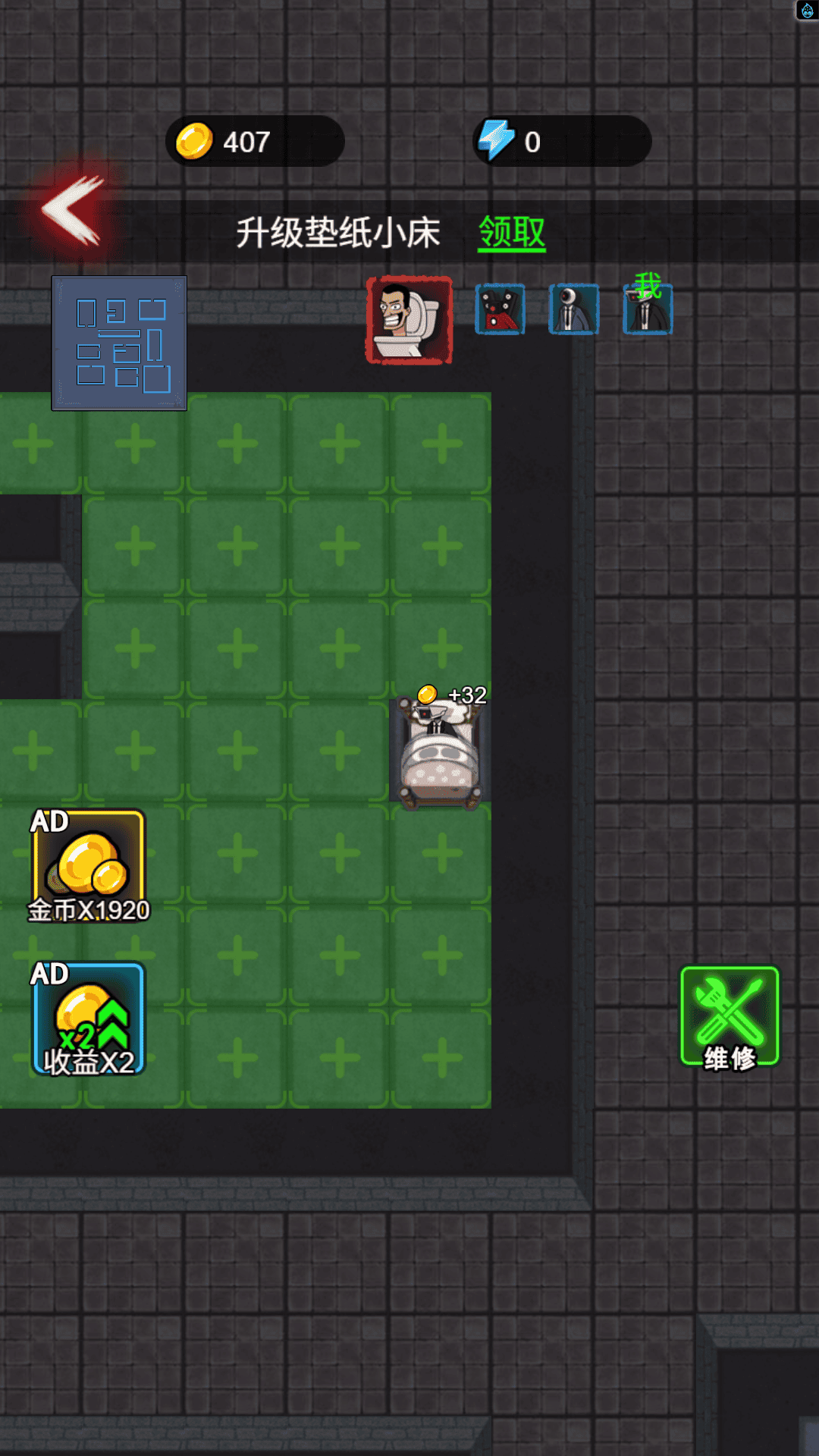This screenshot has height=1456, width=819.
Task: Activate the 收益X2 ad bonus
Action: 88,1019
